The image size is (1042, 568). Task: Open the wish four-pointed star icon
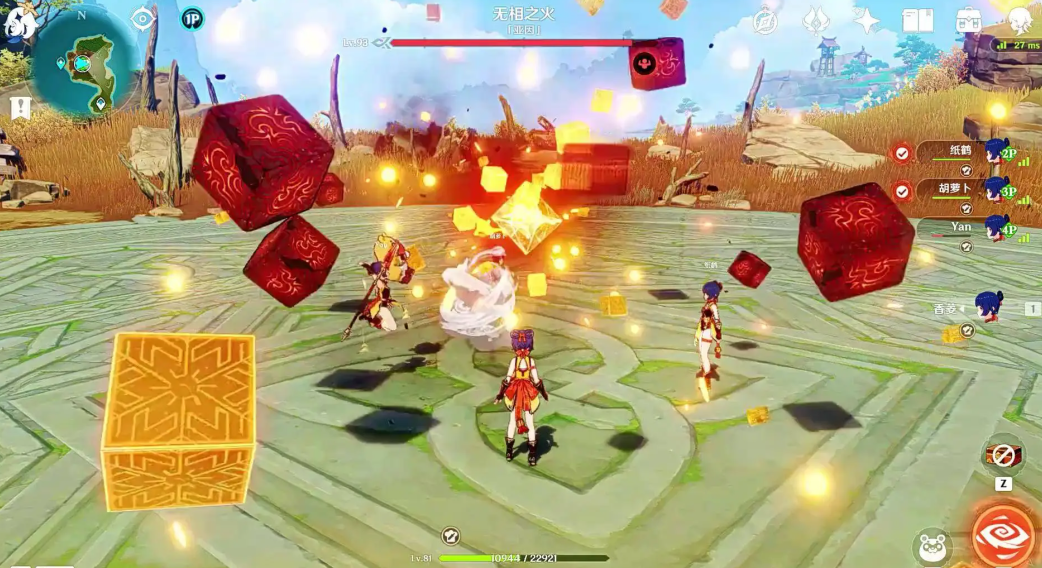pyautogui.click(x=866, y=21)
